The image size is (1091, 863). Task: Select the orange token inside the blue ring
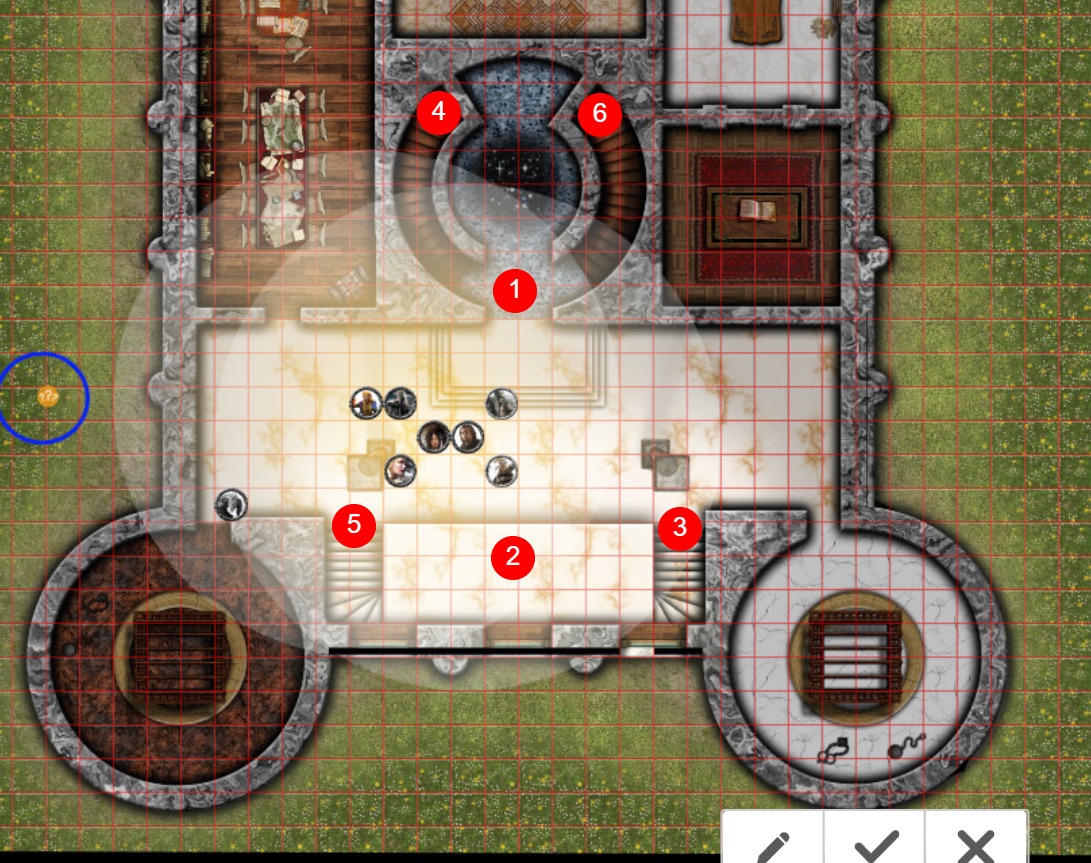[x=47, y=397]
